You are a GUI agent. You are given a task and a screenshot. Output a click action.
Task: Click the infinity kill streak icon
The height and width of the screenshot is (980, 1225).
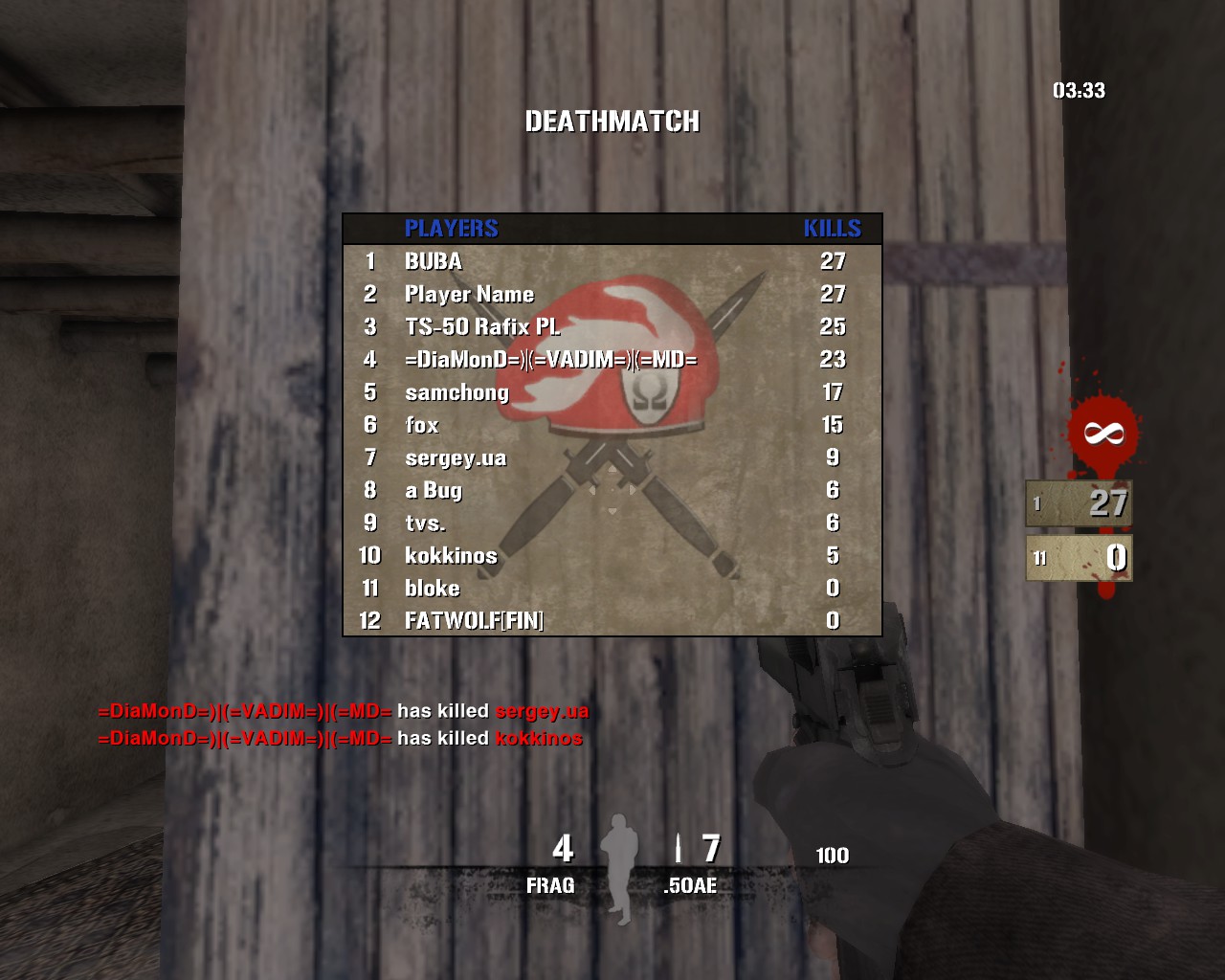1102,433
